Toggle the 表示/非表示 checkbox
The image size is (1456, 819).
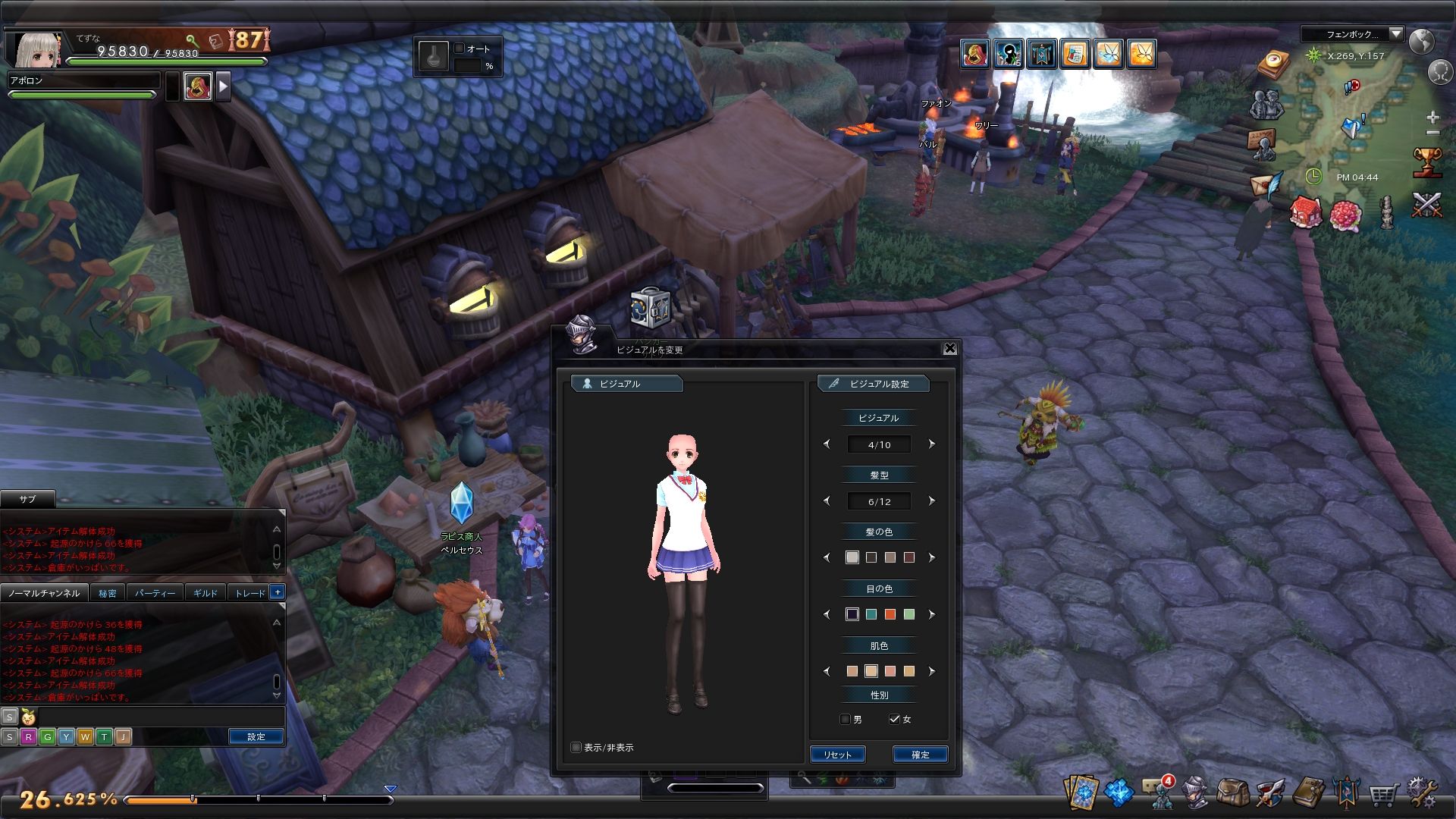pyautogui.click(x=576, y=748)
